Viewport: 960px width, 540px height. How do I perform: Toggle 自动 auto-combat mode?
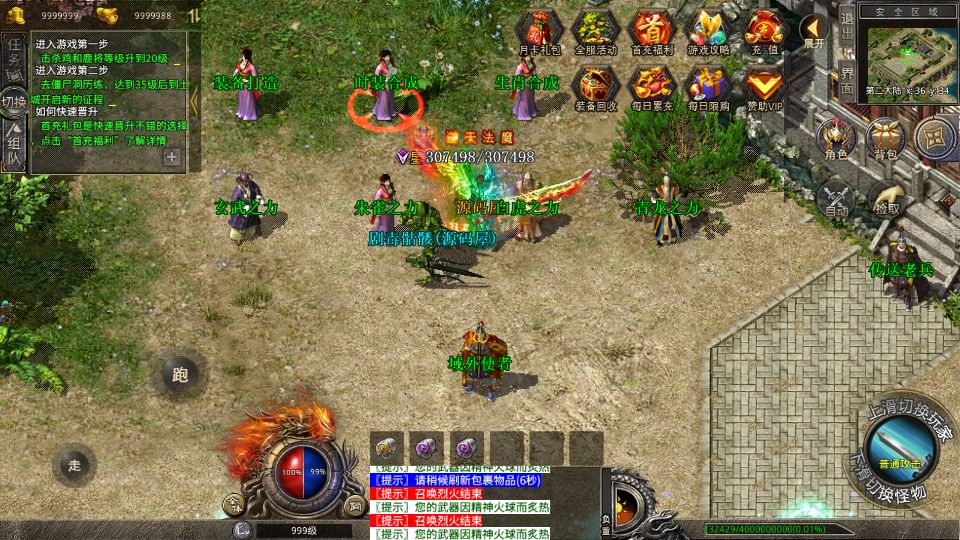point(835,197)
